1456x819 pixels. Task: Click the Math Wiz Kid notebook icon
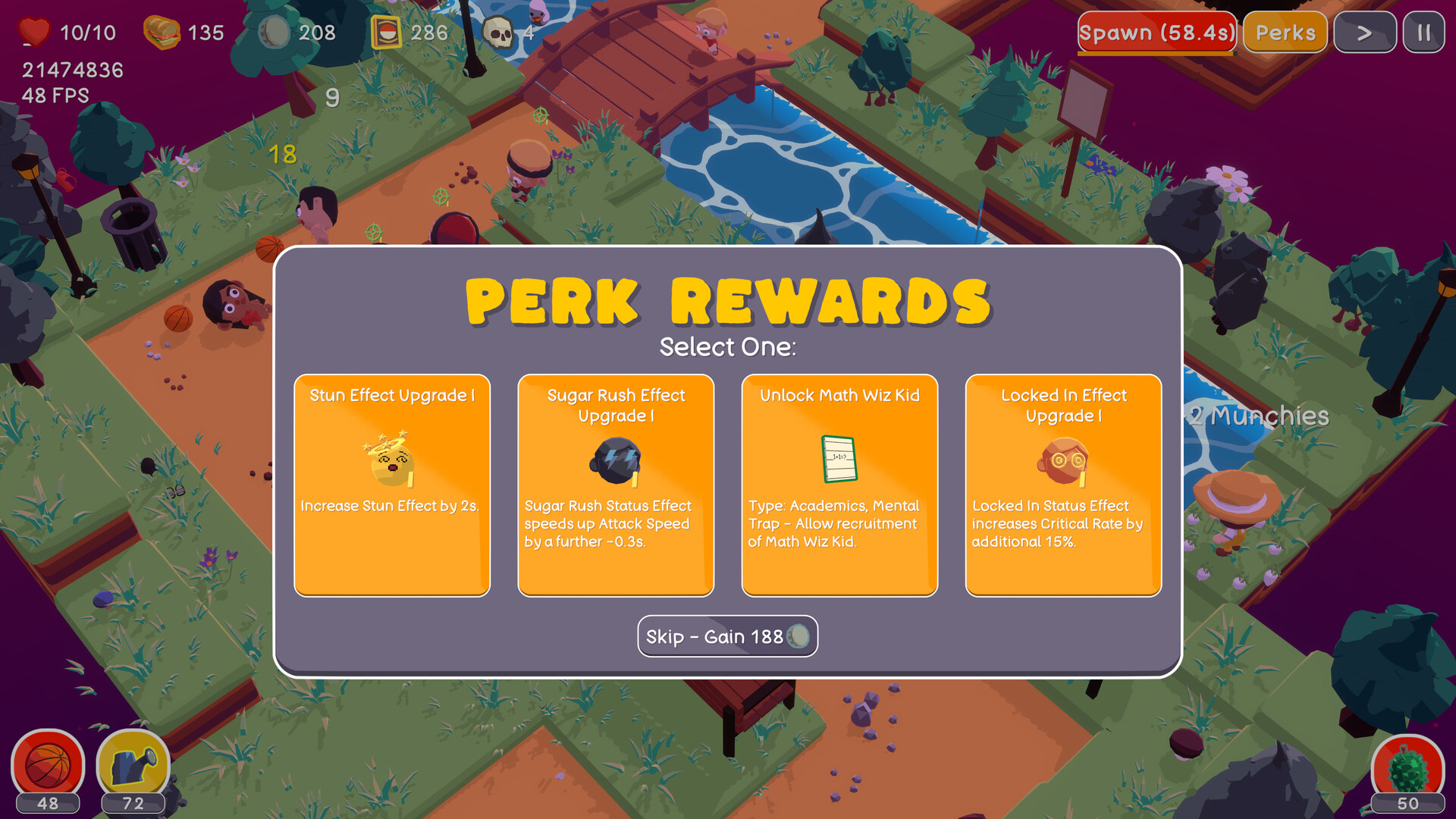tap(839, 459)
